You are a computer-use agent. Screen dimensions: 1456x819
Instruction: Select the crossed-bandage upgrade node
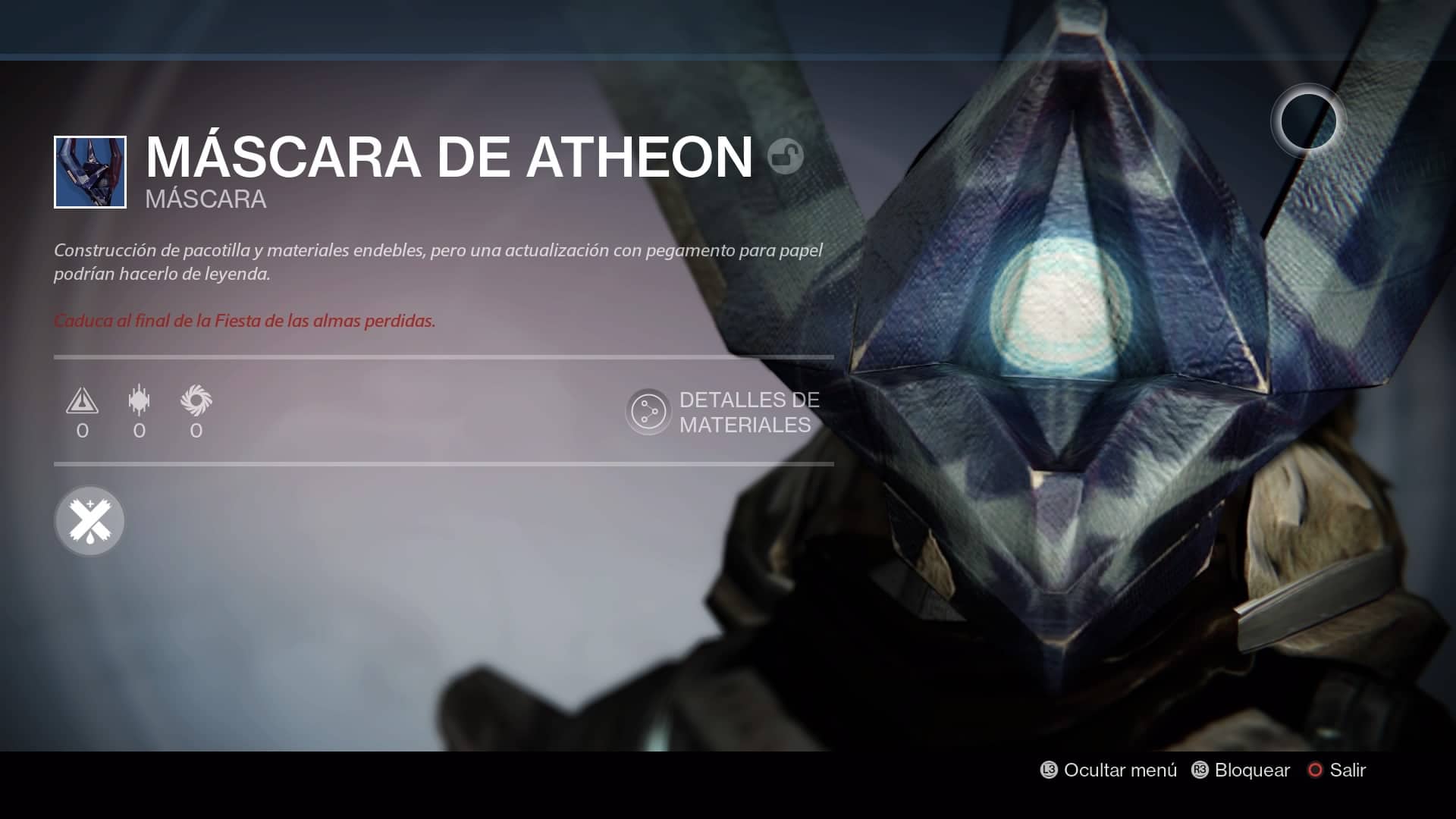coord(89,521)
